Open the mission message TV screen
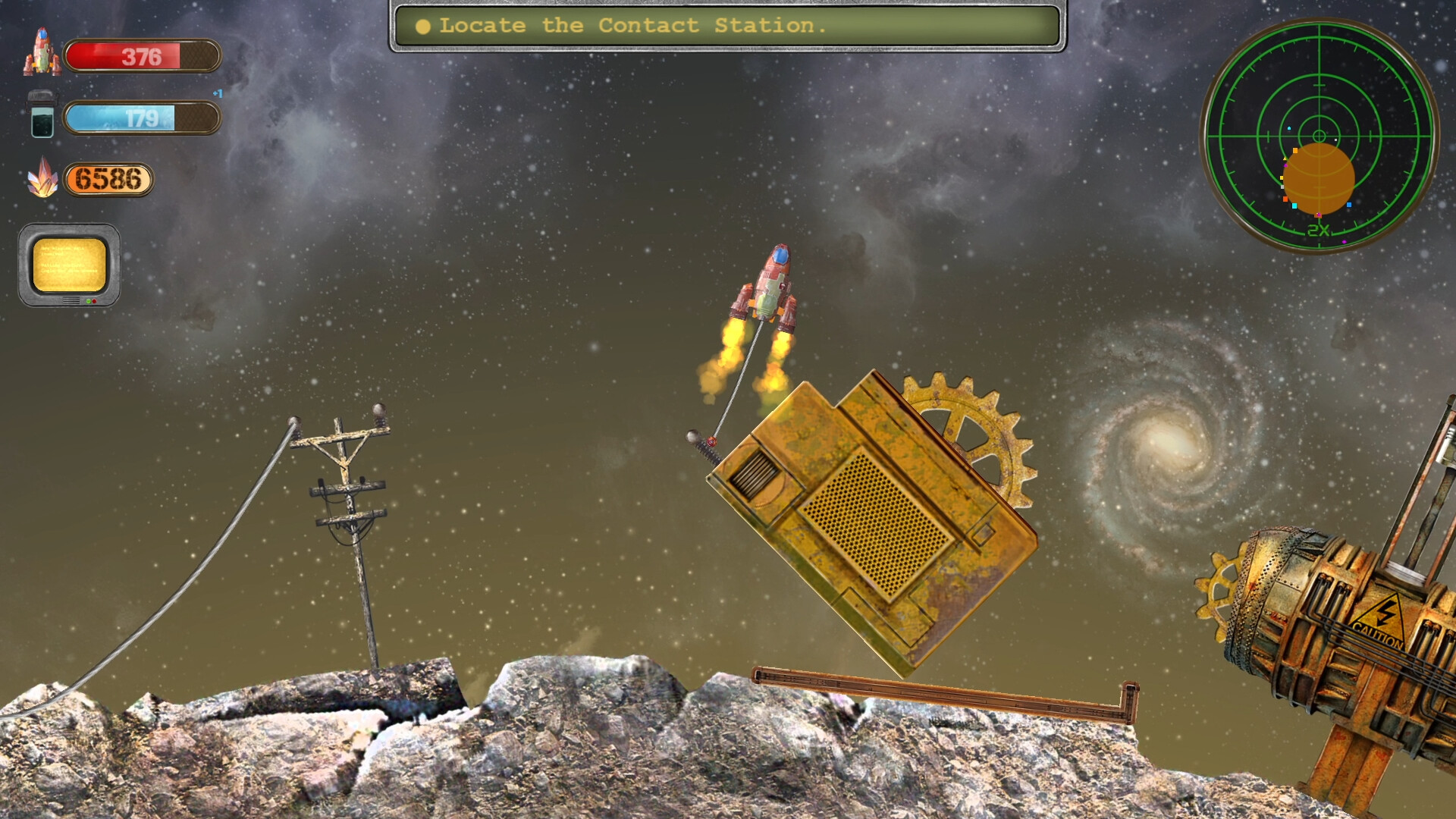Viewport: 1456px width, 819px height. 68,265
